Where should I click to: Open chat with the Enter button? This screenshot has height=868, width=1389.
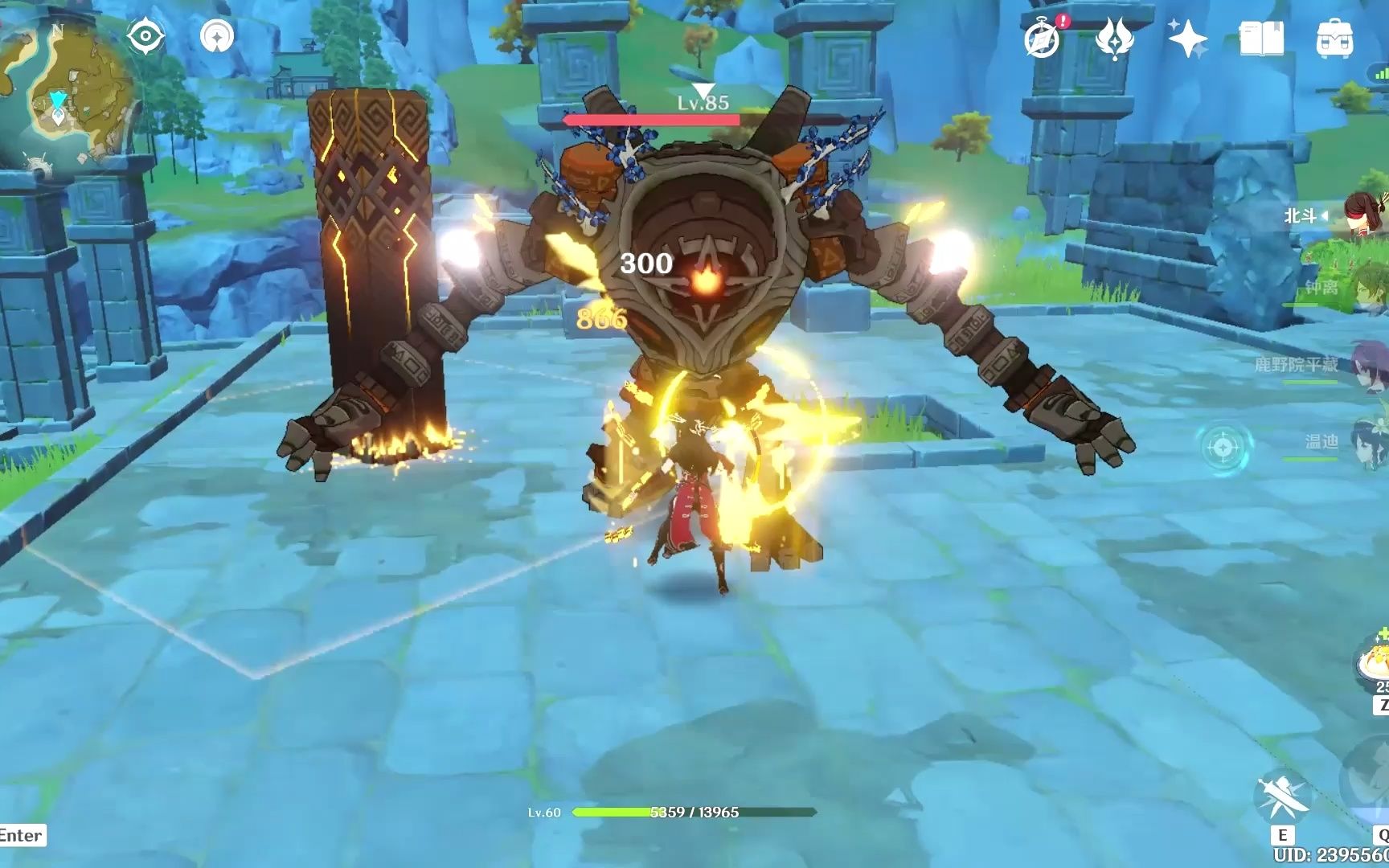click(x=22, y=836)
